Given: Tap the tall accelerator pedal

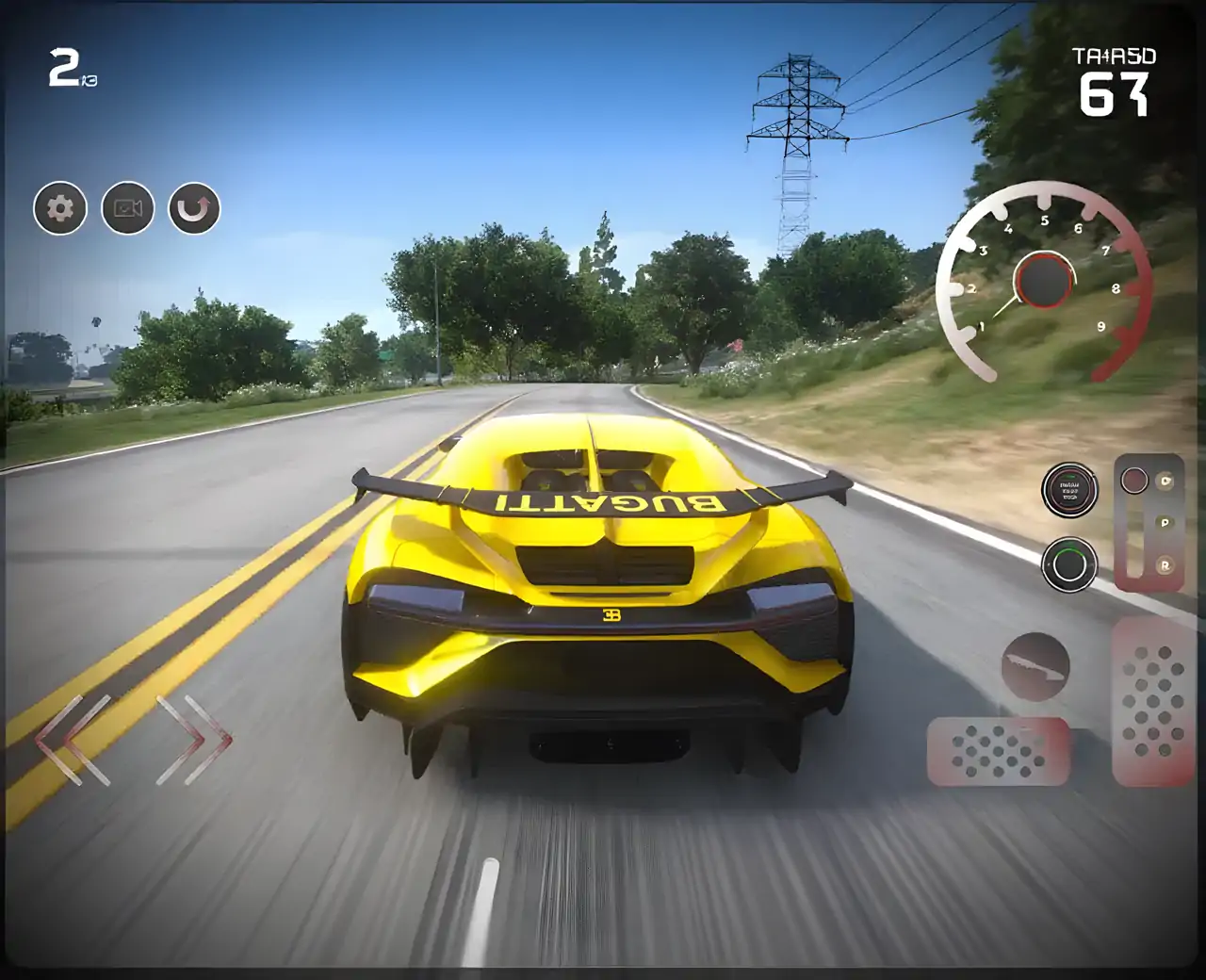Looking at the screenshot, I should (1152, 701).
